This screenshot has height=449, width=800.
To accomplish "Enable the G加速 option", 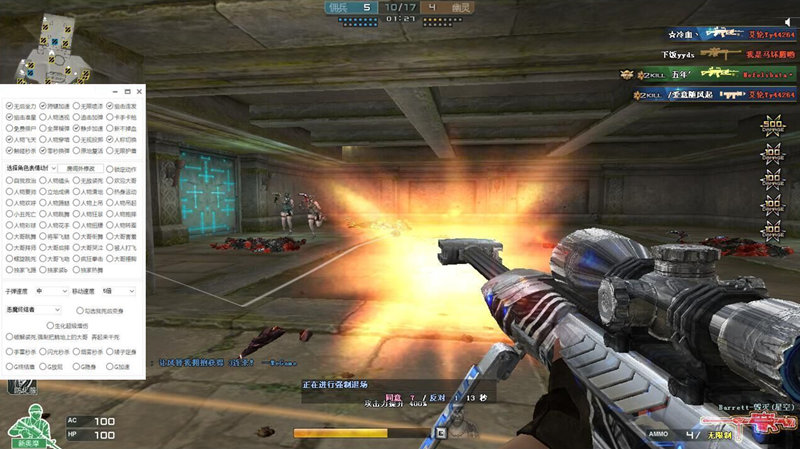I will [x=109, y=366].
